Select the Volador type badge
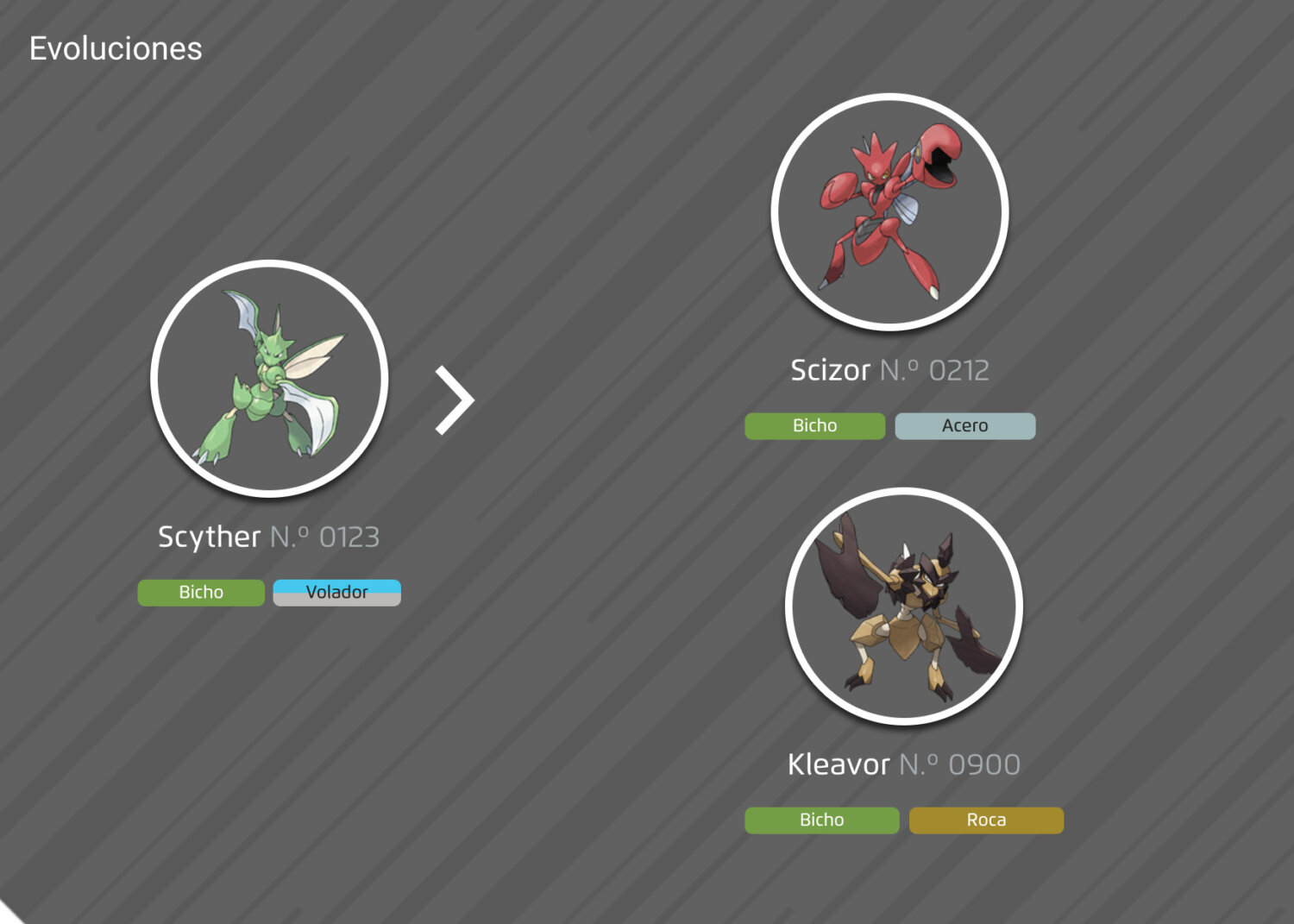Image resolution: width=1294 pixels, height=924 pixels. (x=336, y=592)
